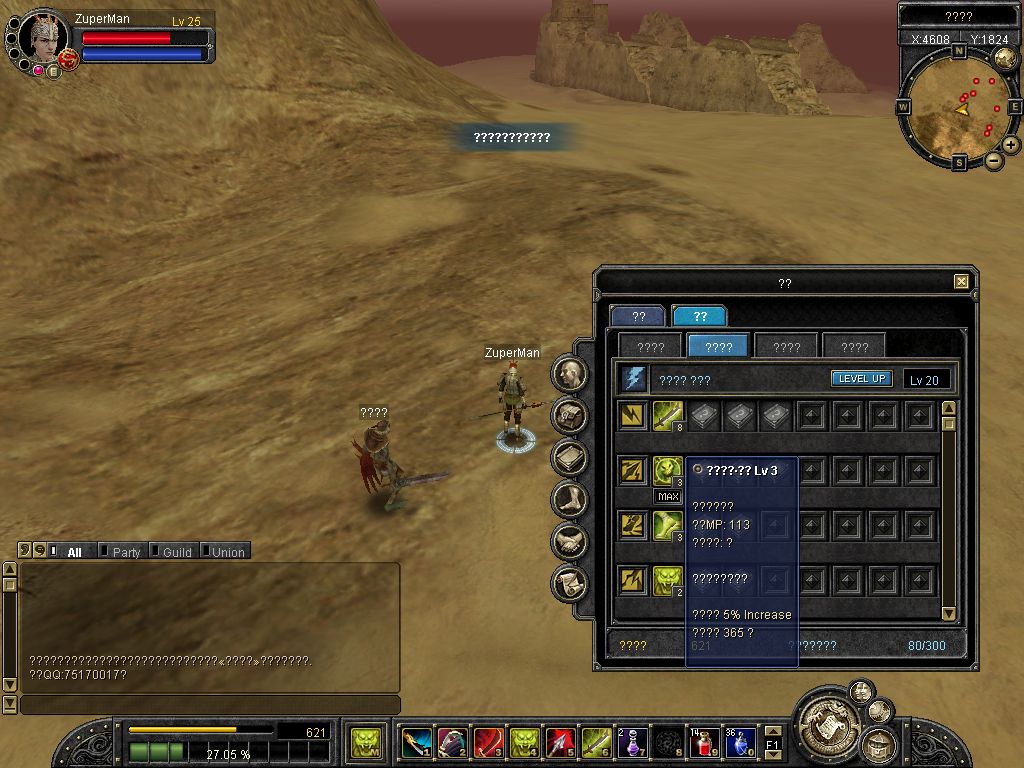Open the treasure chest inventory side button
The image size is (1024, 768).
570,415
